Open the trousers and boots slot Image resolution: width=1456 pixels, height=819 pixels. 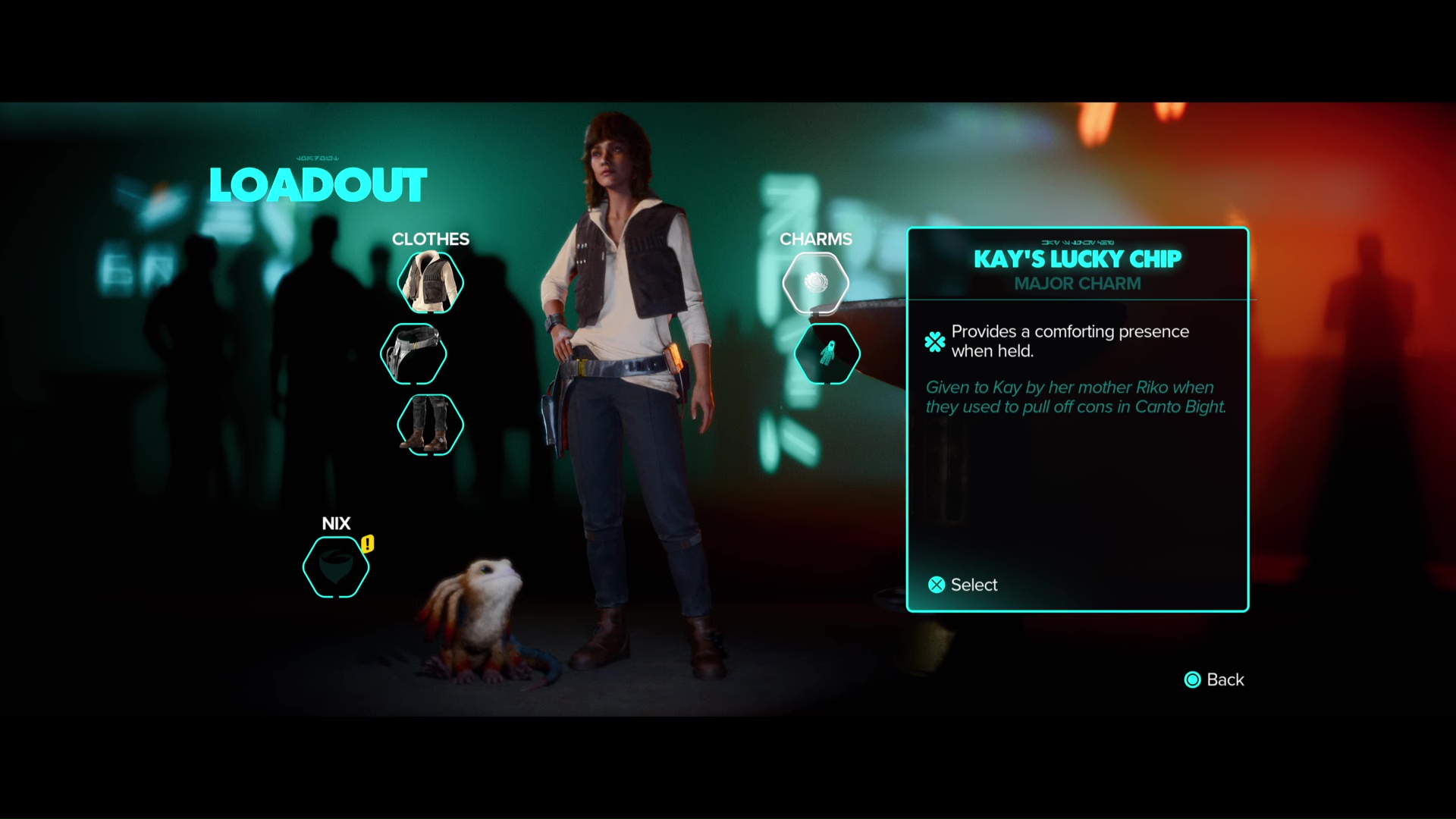click(430, 425)
